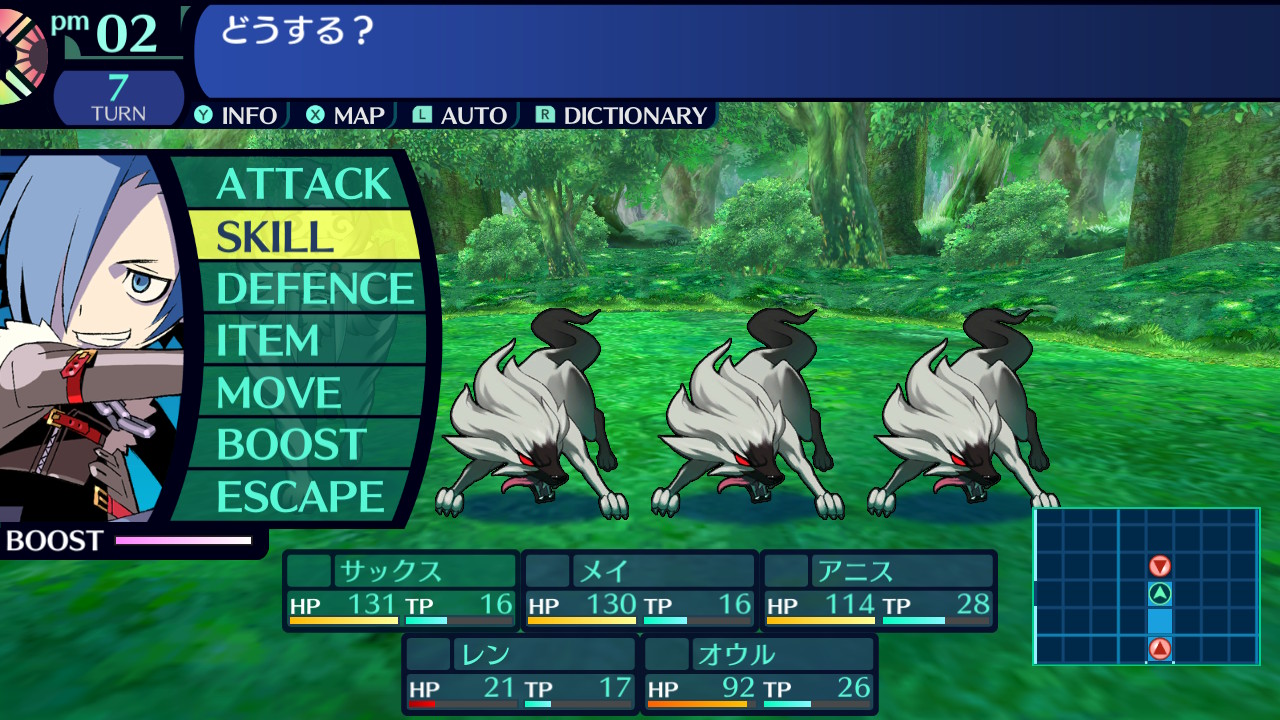Image resolution: width=1280 pixels, height=720 pixels.
Task: Select party member メイ panel
Action: click(640, 590)
